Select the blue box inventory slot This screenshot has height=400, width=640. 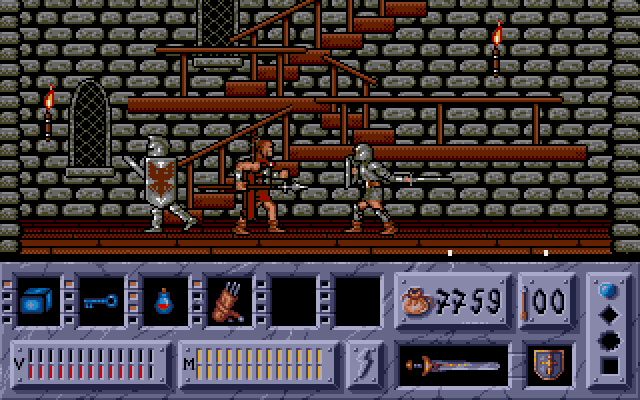coord(39,301)
